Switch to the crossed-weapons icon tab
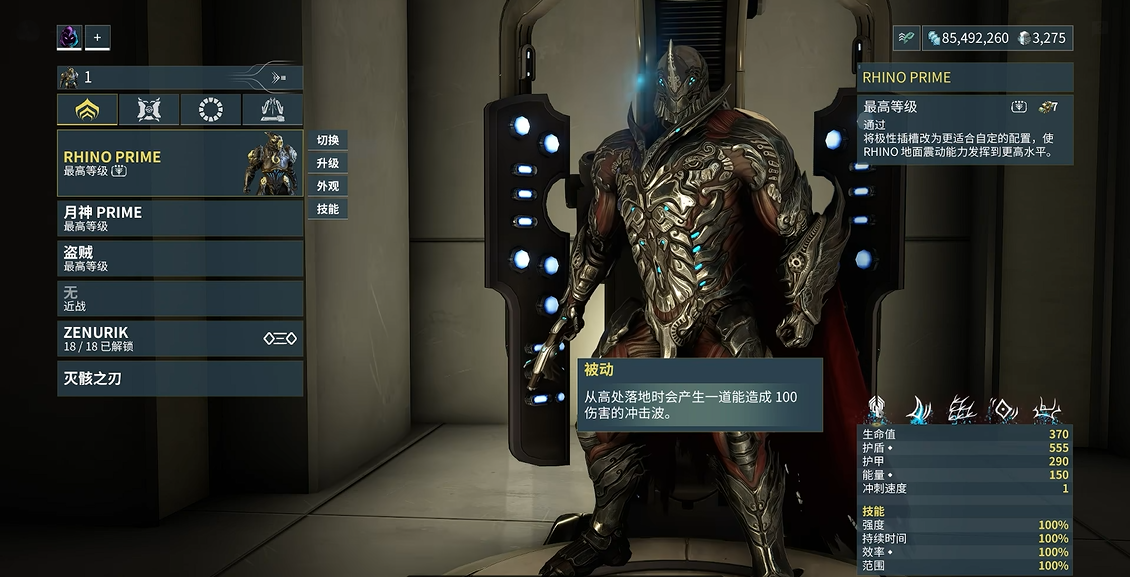Screen dimensions: 1130x577 click(150, 110)
